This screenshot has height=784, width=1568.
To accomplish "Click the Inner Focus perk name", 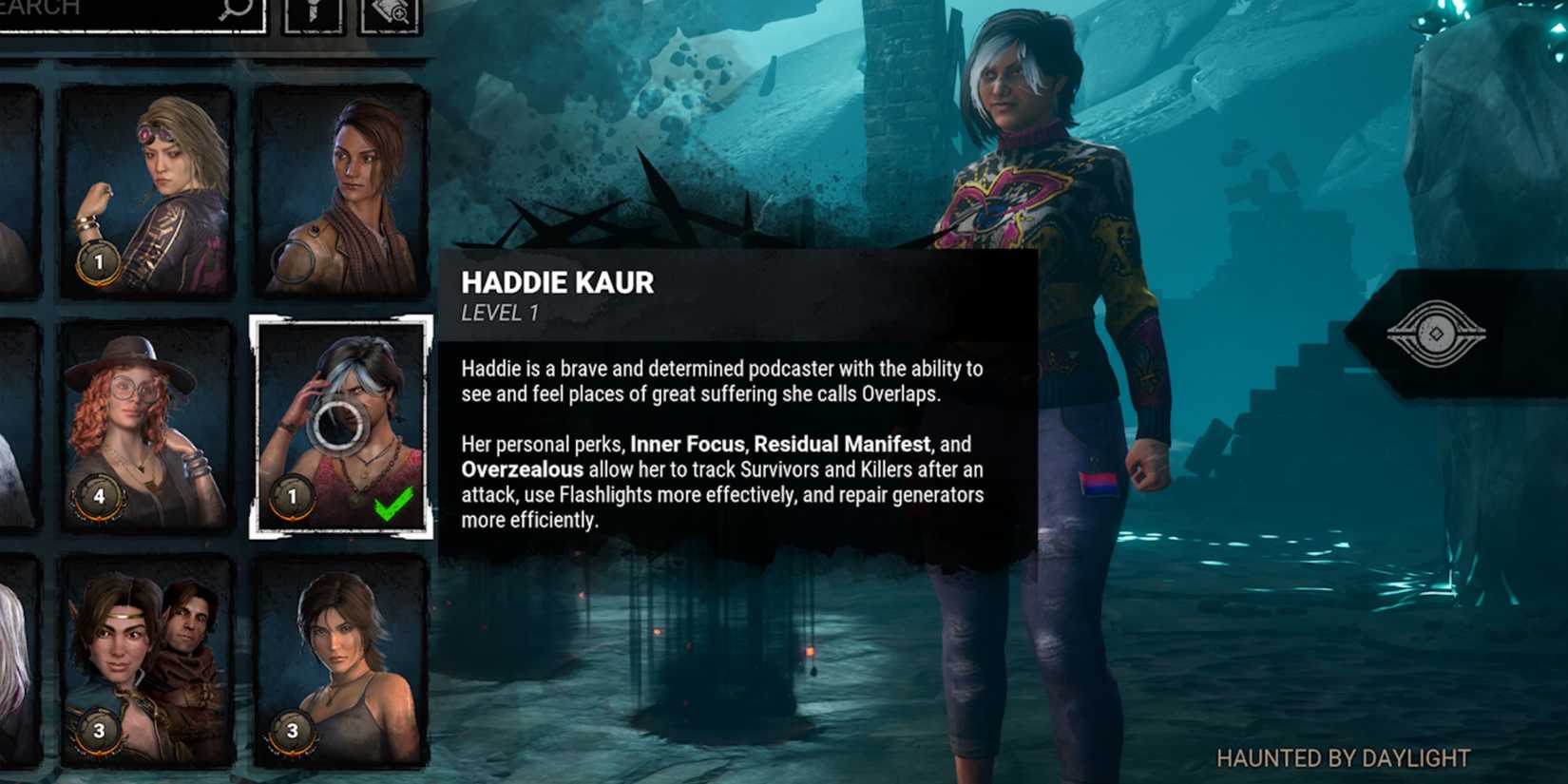I will coord(682,444).
